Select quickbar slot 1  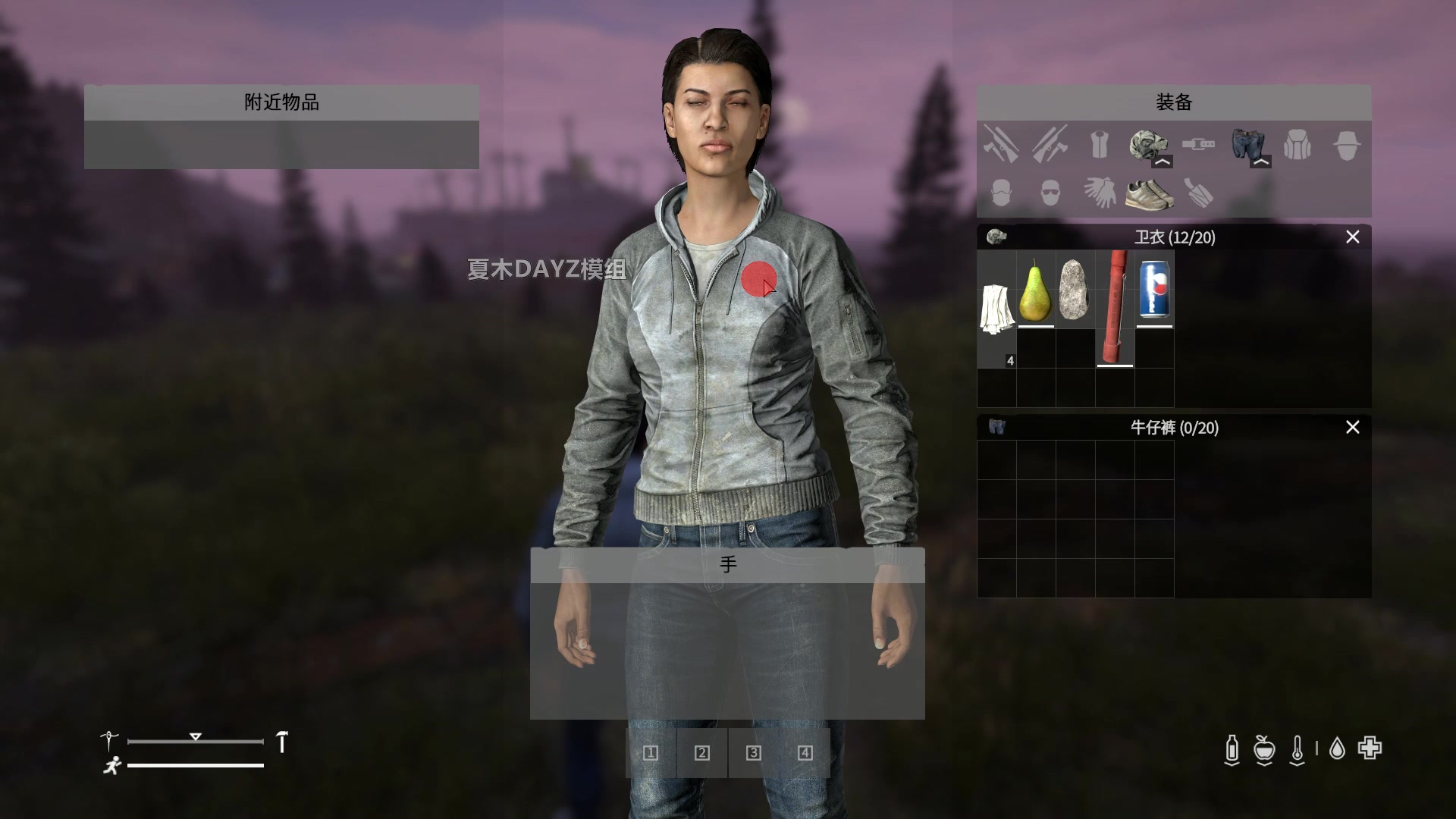click(x=649, y=753)
